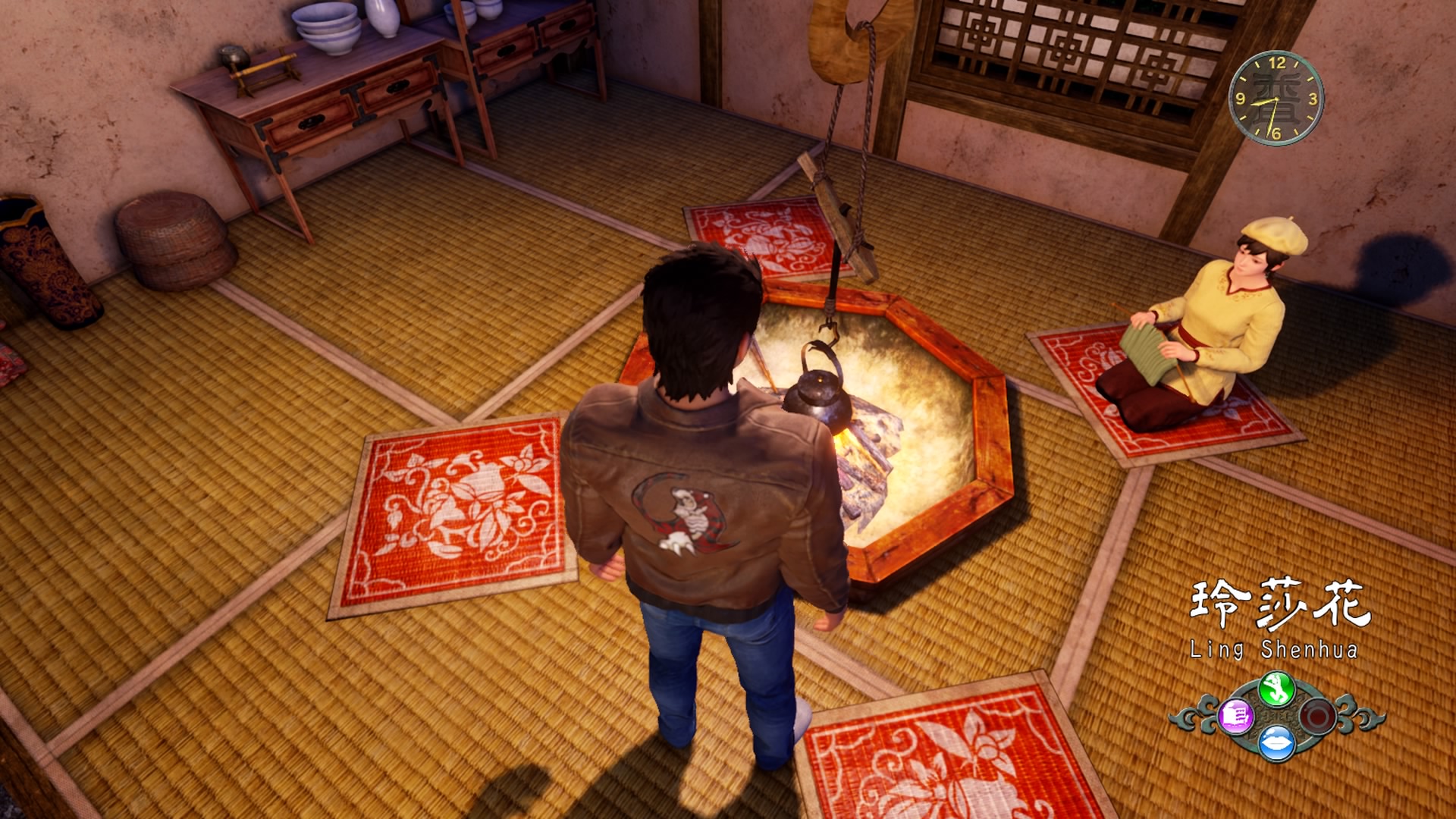Open the purple notebook icon

click(x=1236, y=714)
